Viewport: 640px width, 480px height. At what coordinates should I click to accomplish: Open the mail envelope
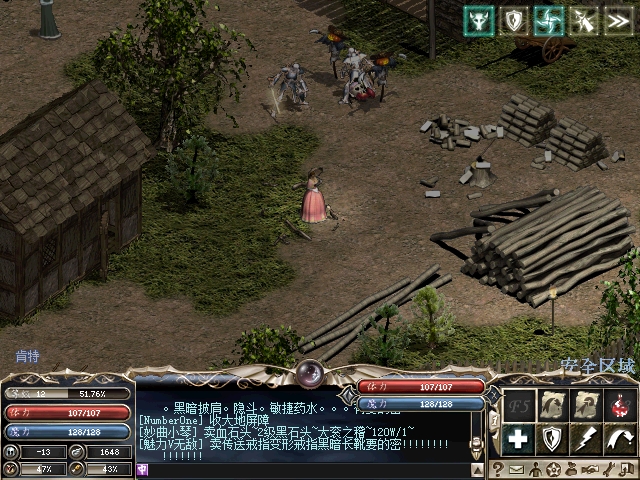pyautogui.click(x=517, y=469)
